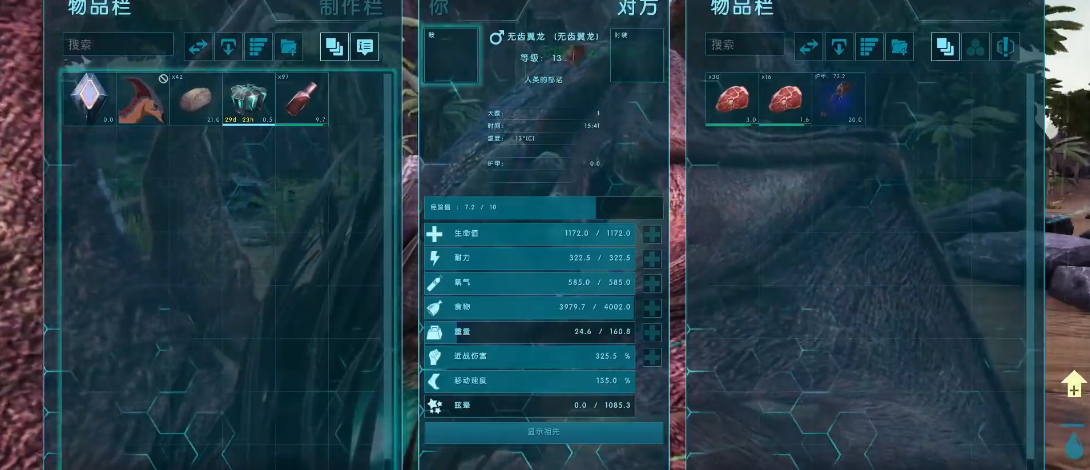1090x470 pixels.
Task: Switch to the 制作栏 crafting tab
Action: [x=350, y=8]
